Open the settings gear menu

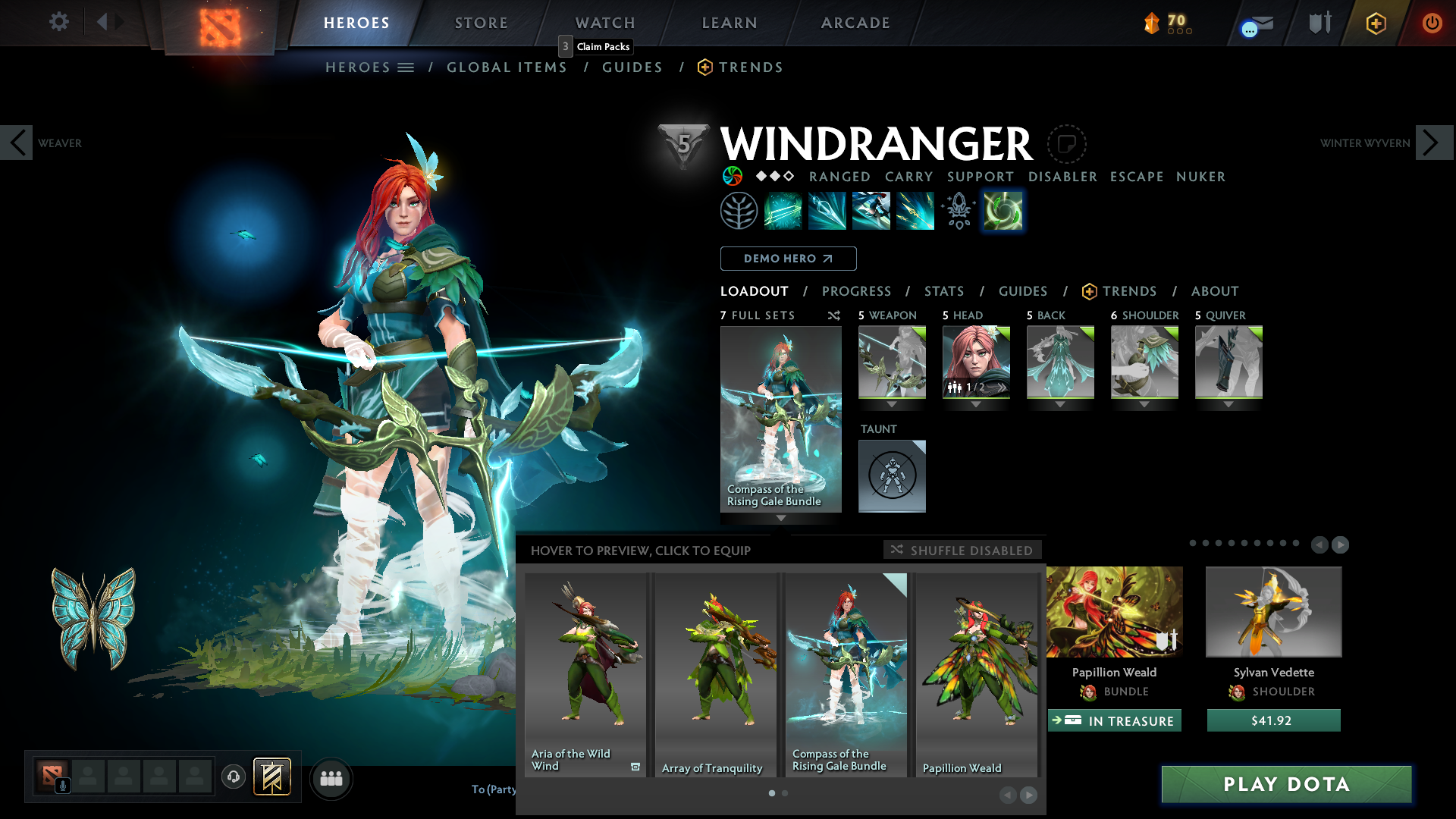(x=59, y=22)
